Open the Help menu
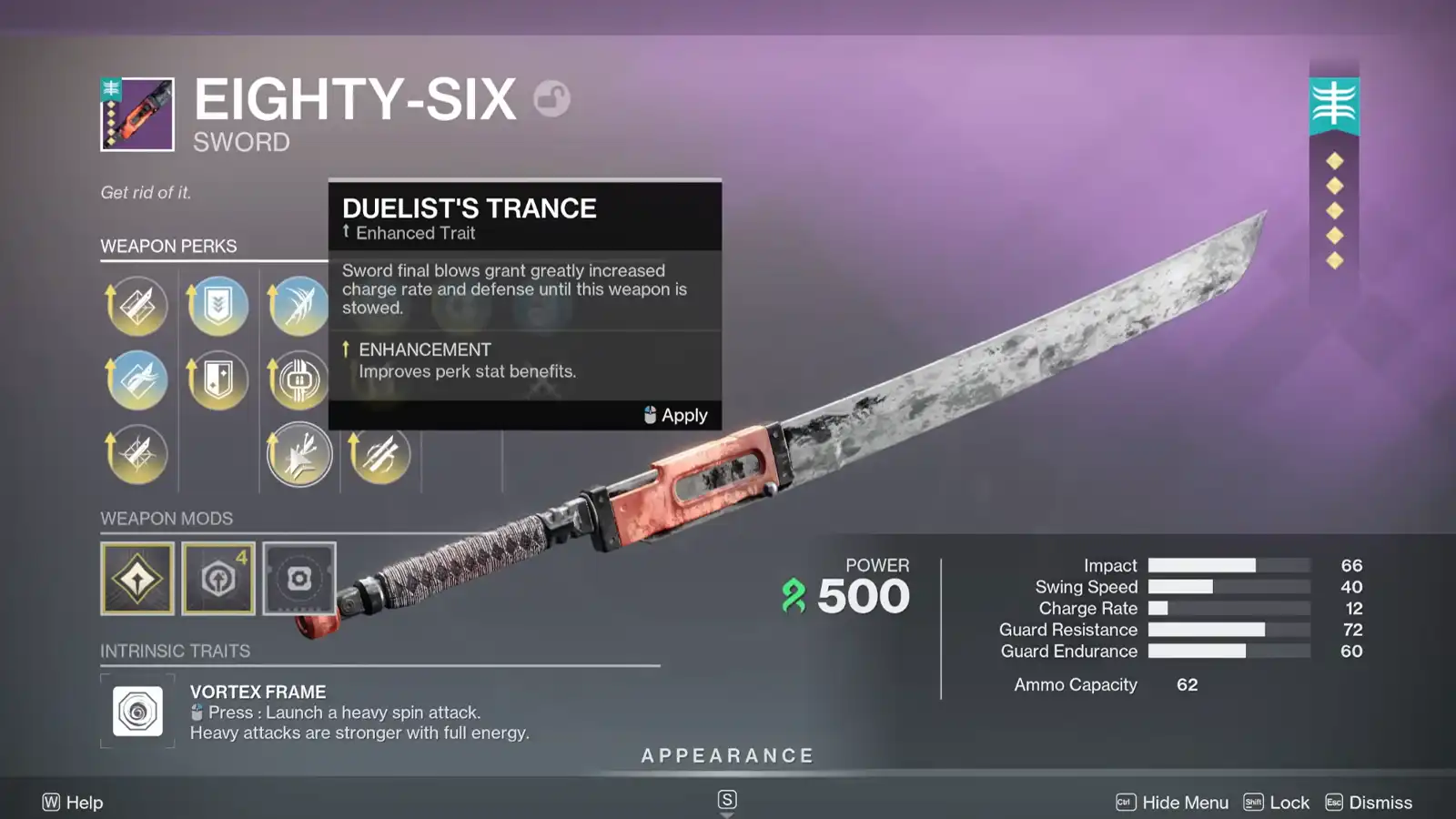Screen dimensions: 1456x819 pyautogui.click(x=73, y=803)
